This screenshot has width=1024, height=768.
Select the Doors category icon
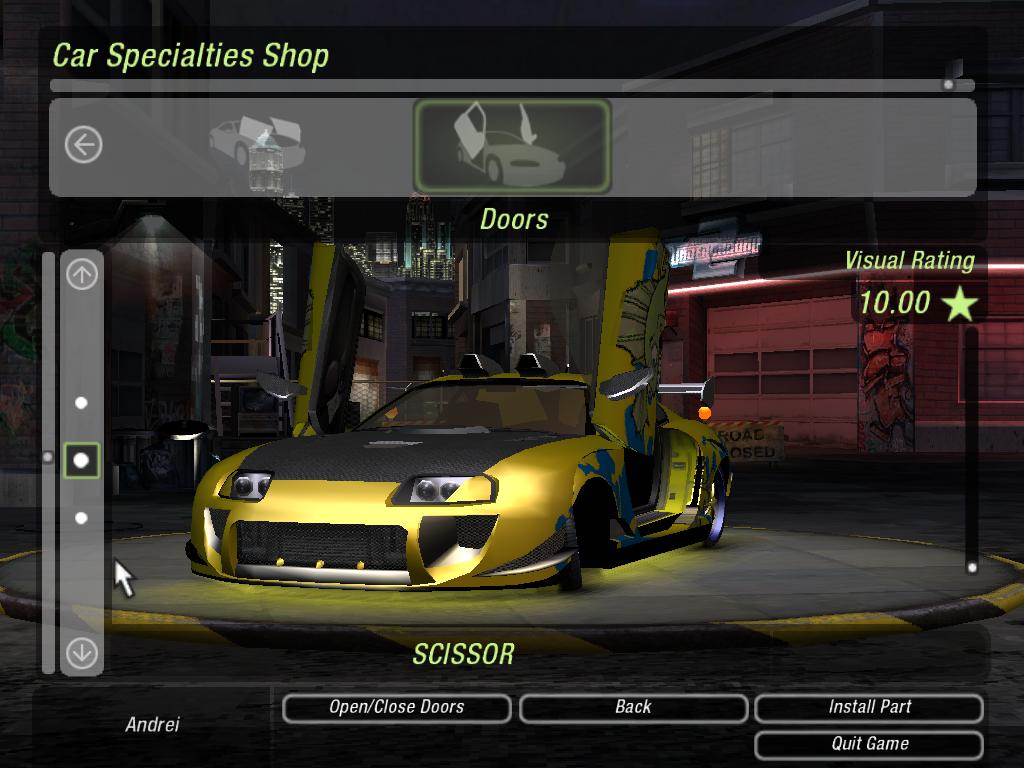512,146
